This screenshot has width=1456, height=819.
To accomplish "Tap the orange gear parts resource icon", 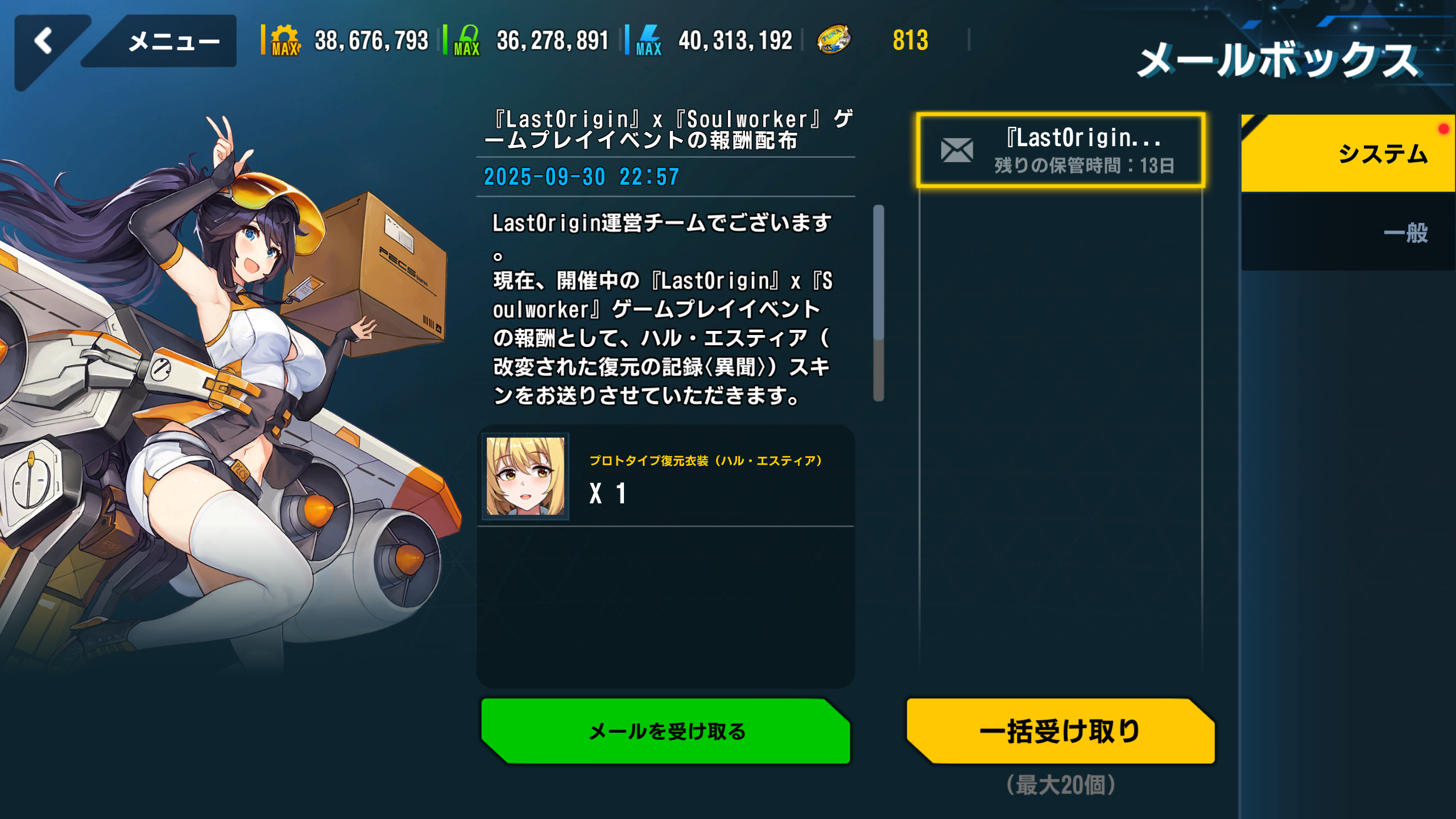I will (286, 40).
